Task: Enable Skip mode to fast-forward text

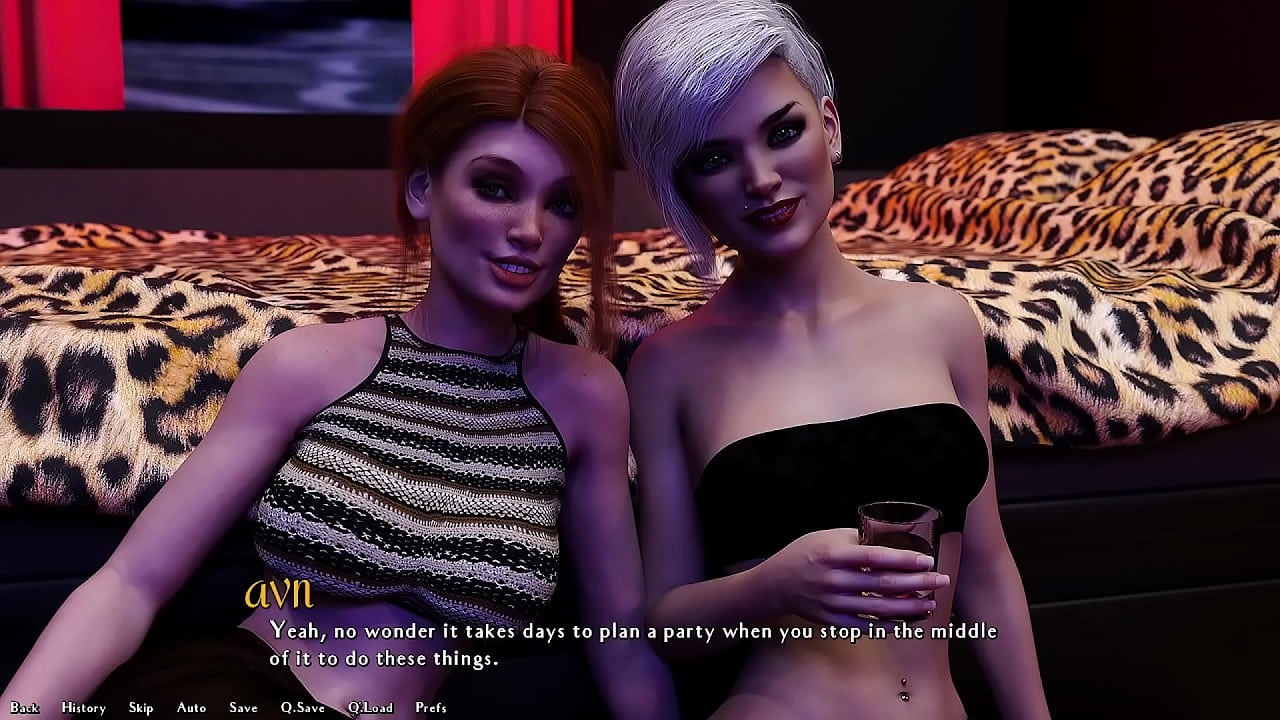Action: [140, 707]
